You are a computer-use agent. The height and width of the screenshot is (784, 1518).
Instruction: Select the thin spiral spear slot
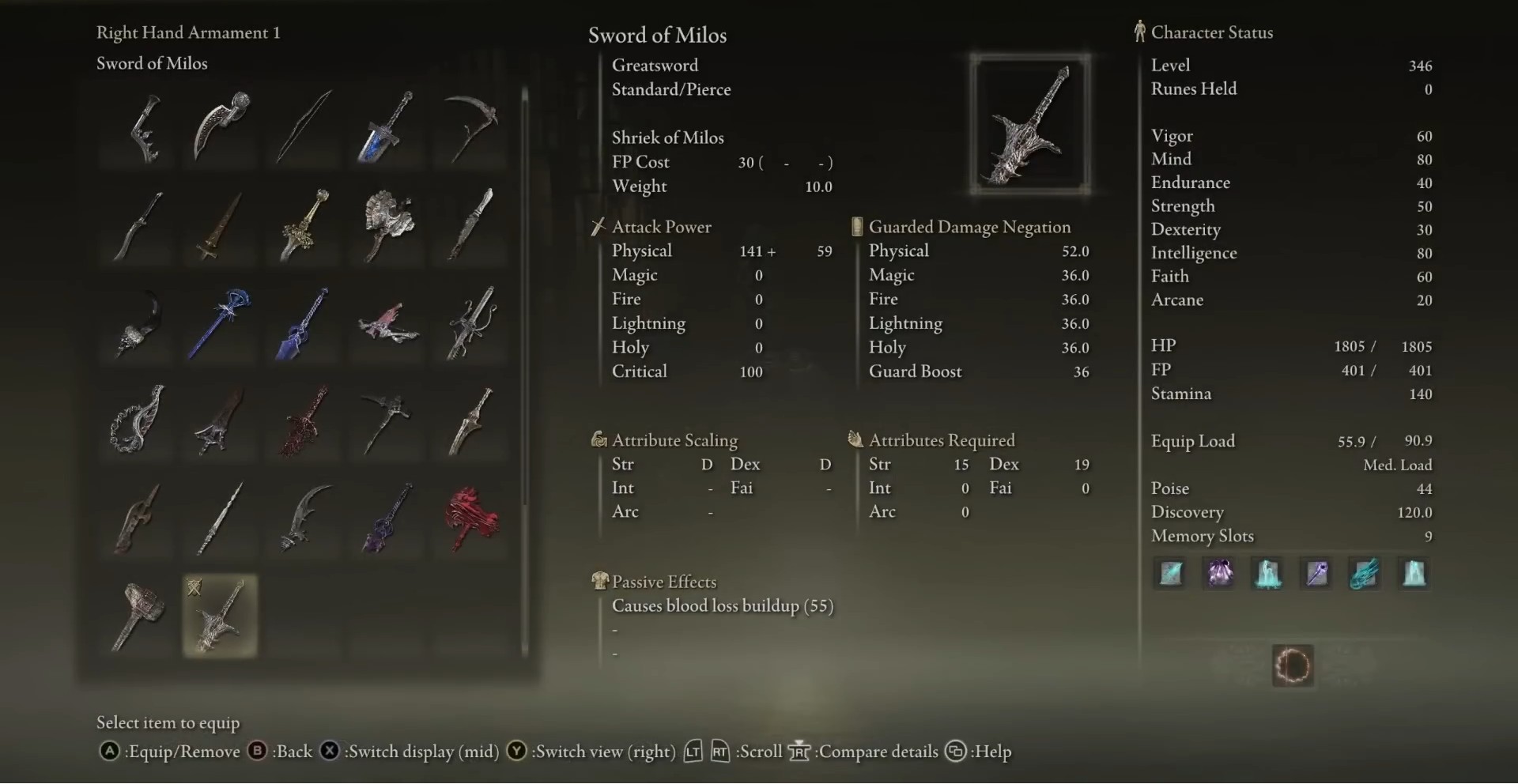[x=220, y=518]
